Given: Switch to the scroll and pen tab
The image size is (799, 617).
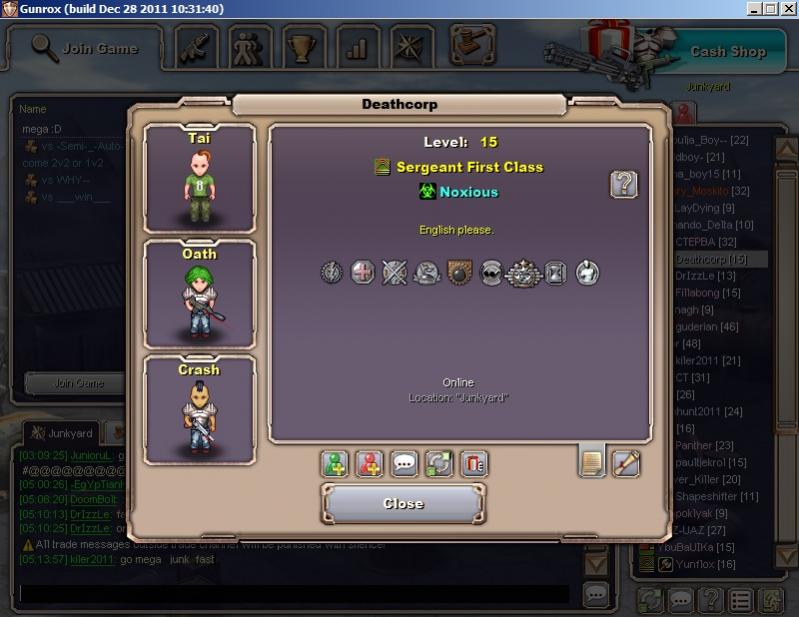Looking at the screenshot, I should pyautogui.click(x=626, y=463).
